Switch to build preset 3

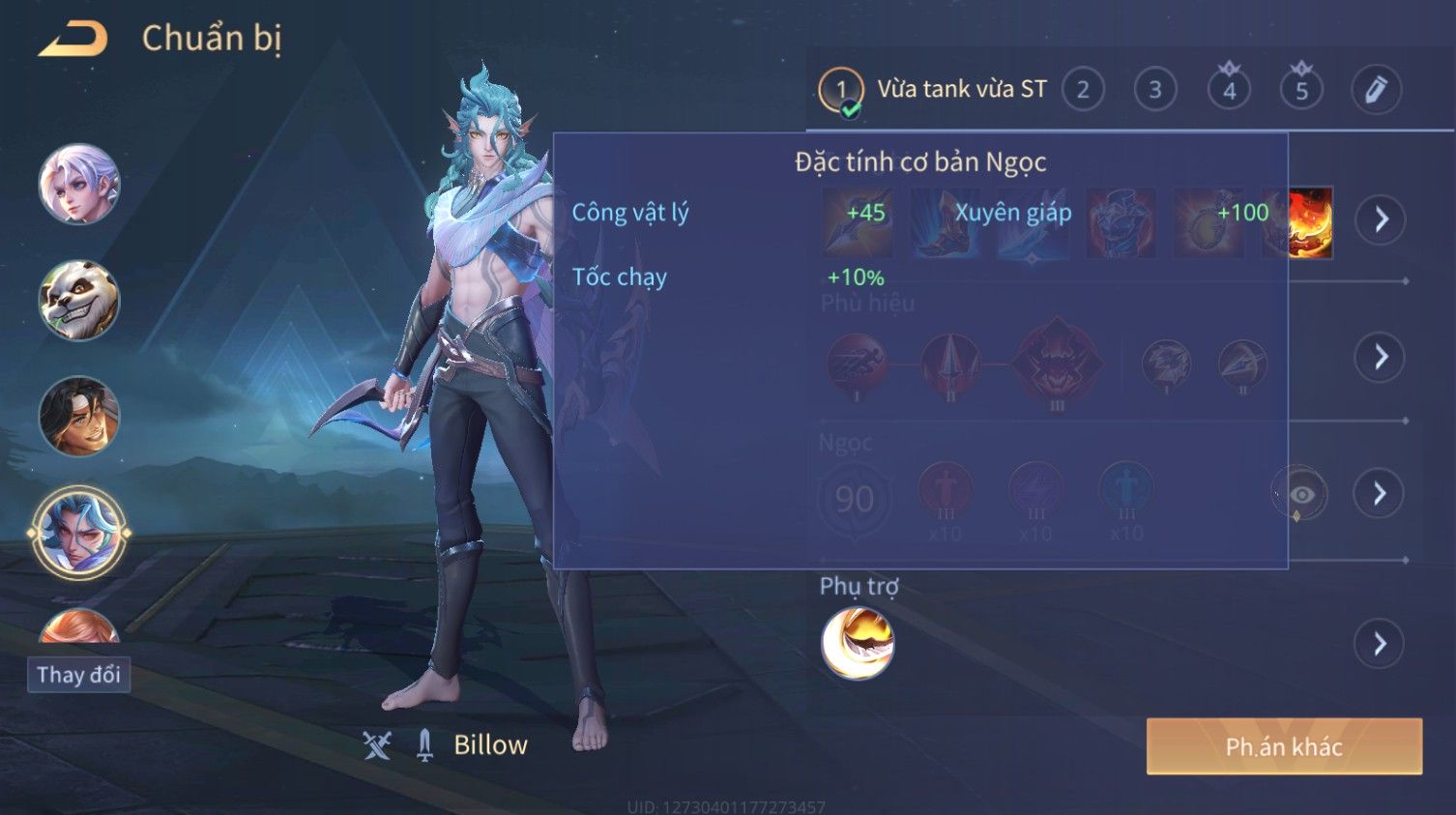point(1155,90)
